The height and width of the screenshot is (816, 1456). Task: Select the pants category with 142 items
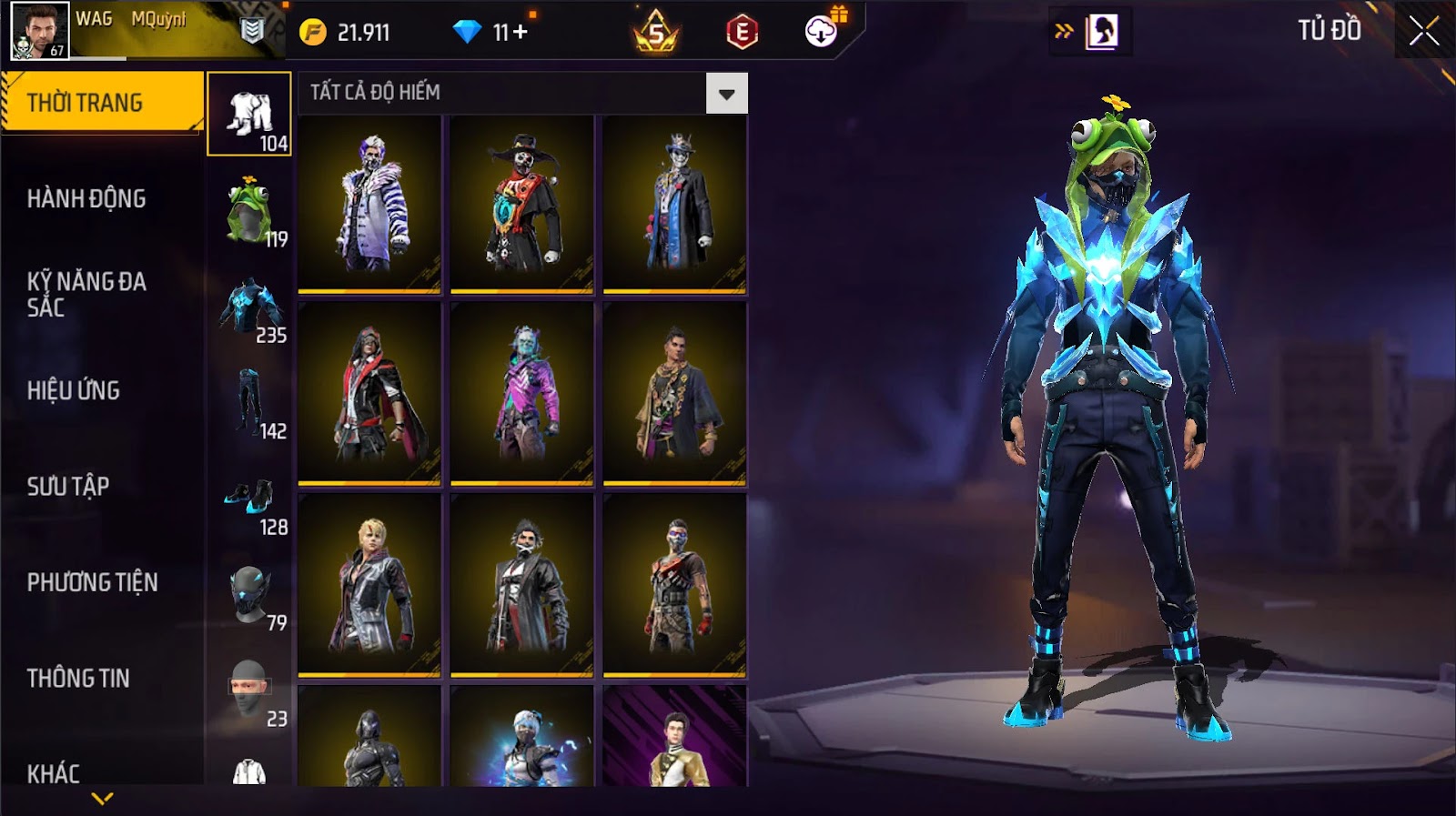[x=250, y=403]
